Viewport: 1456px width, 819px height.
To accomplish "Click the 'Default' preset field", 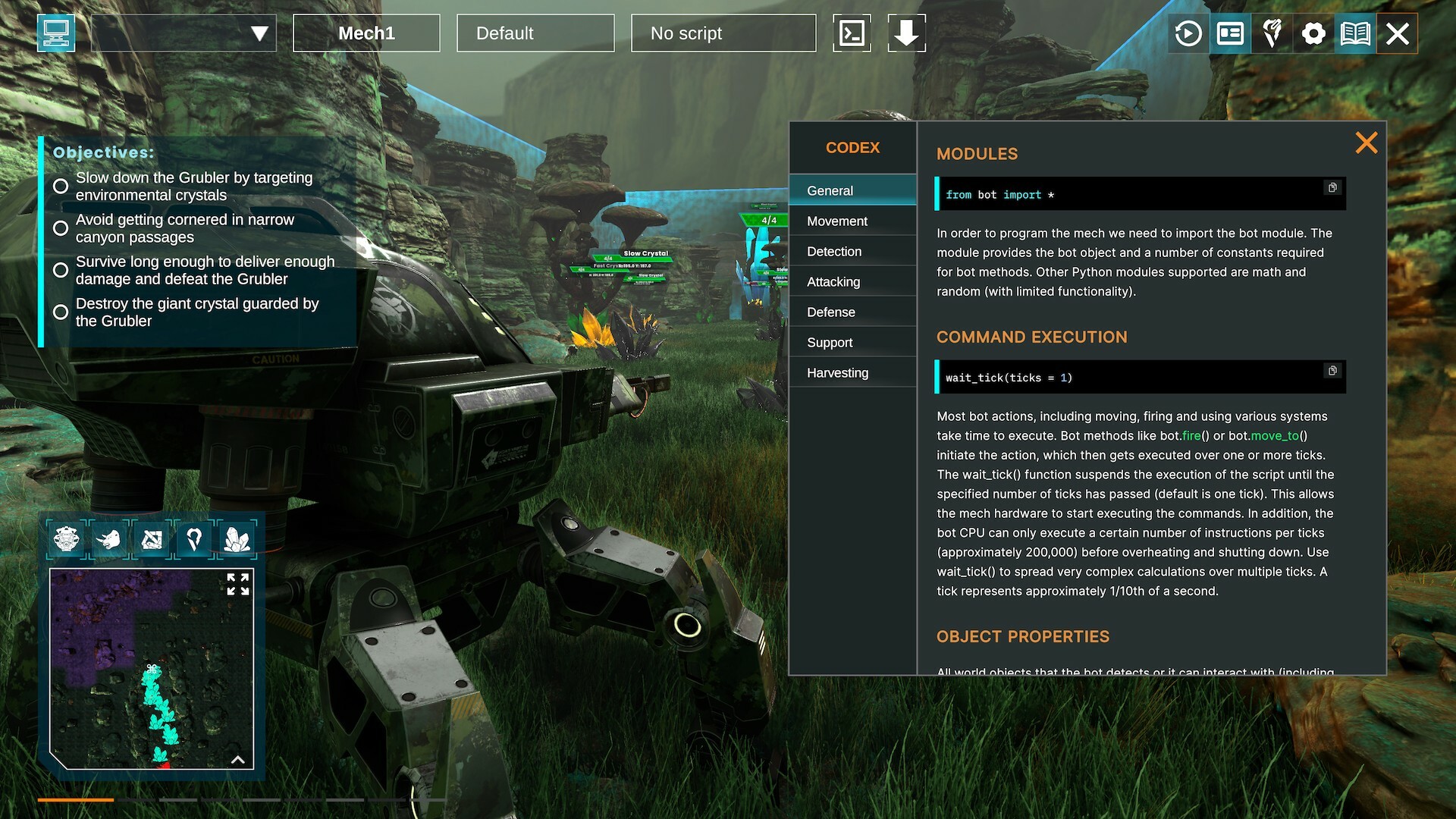I will 535,33.
